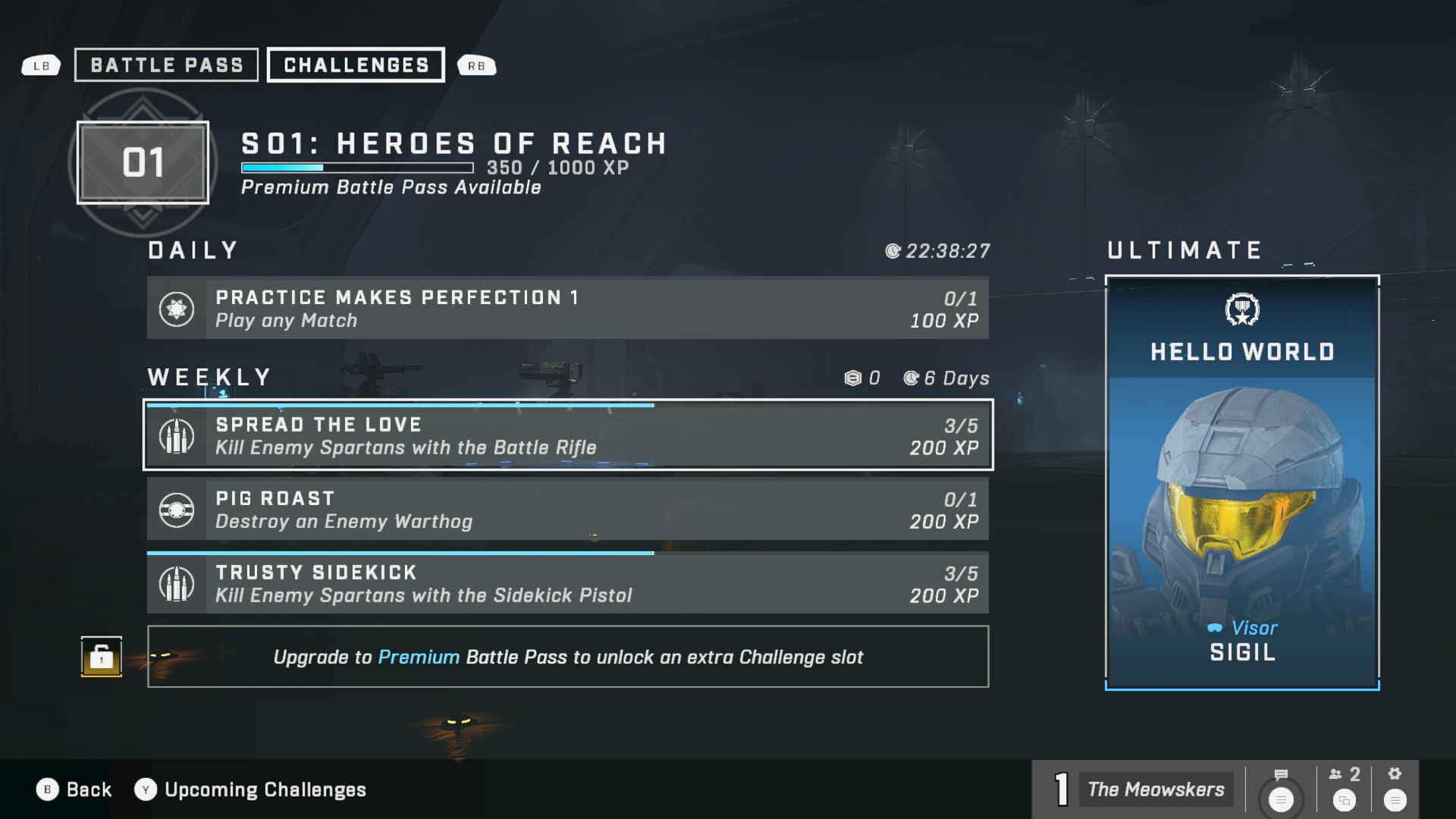Open the Practice Makes Perfection 1 daily challenge
The image size is (1456, 819).
click(567, 309)
